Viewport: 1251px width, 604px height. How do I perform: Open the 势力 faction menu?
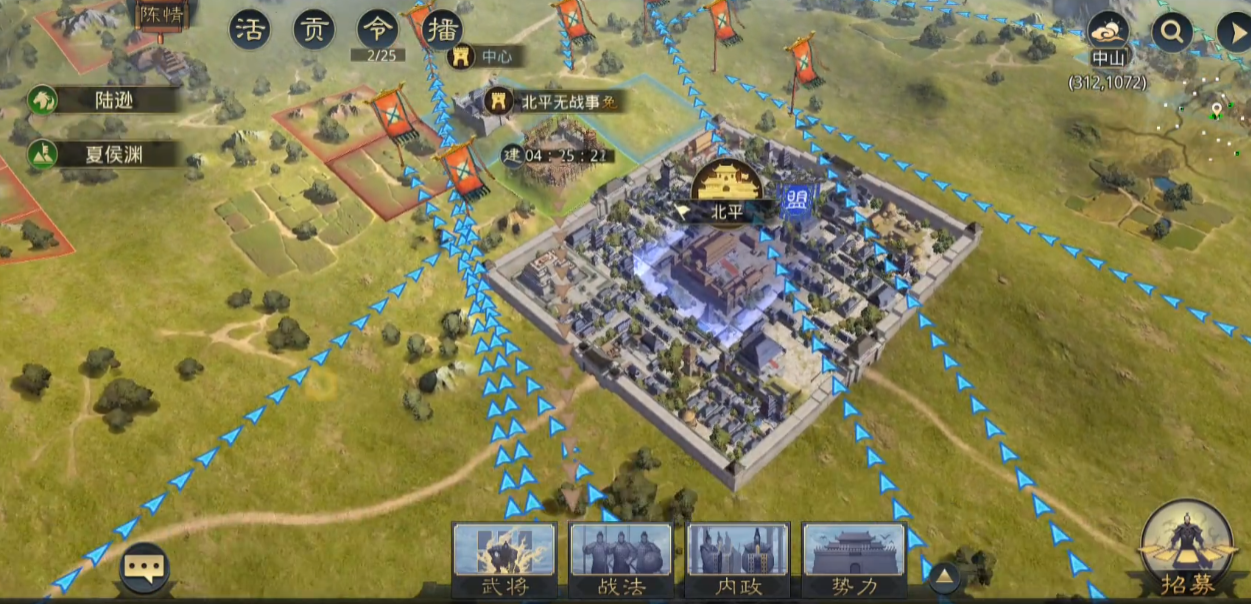853,559
